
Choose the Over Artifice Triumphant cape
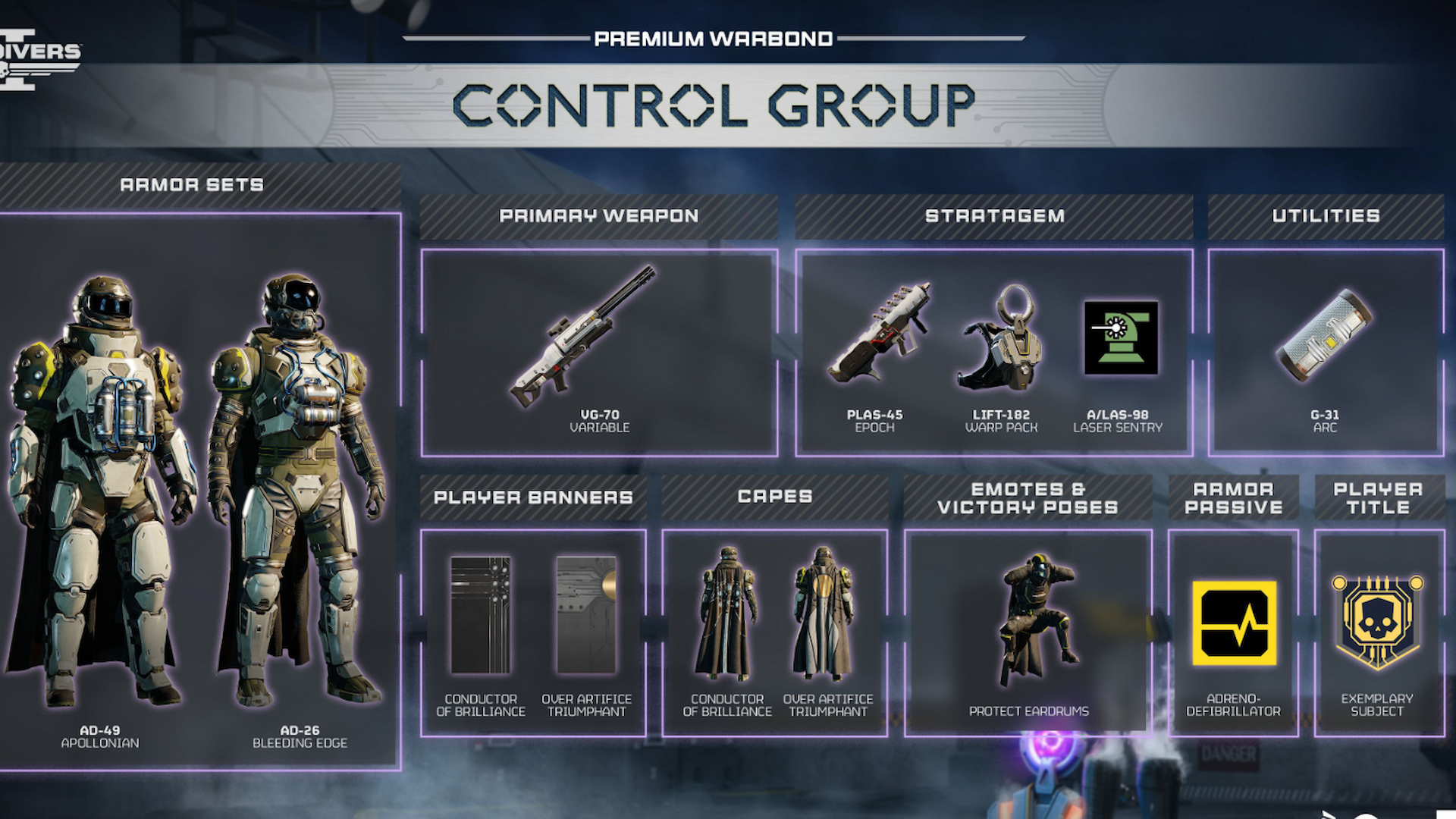824,615
